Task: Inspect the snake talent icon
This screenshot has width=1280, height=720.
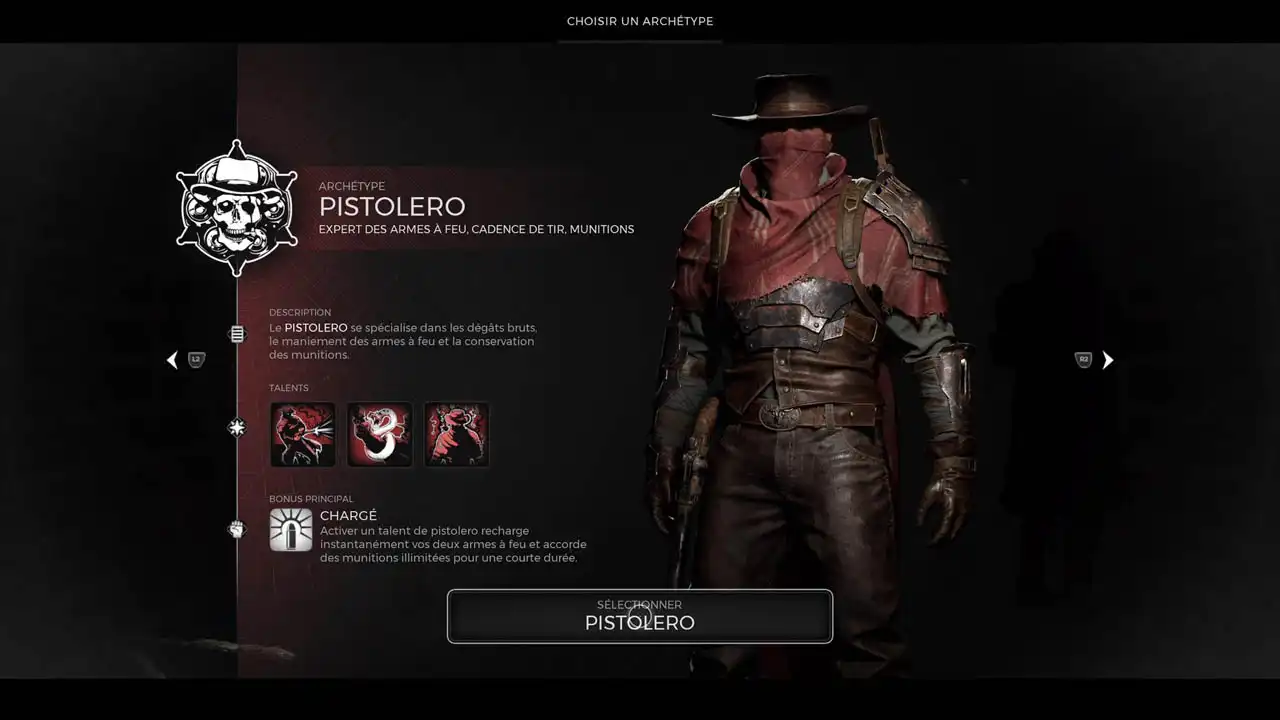Action: point(380,434)
